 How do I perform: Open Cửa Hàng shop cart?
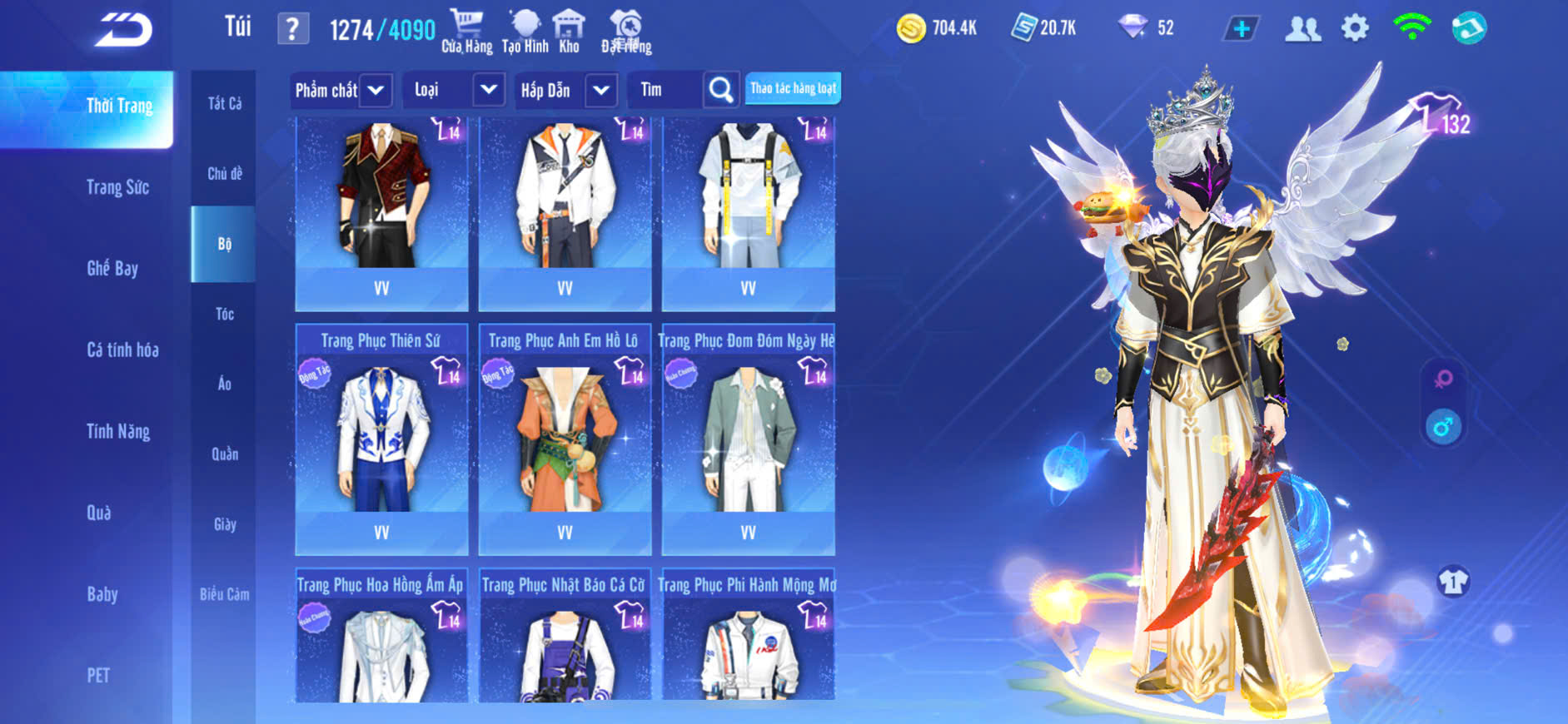(x=466, y=32)
